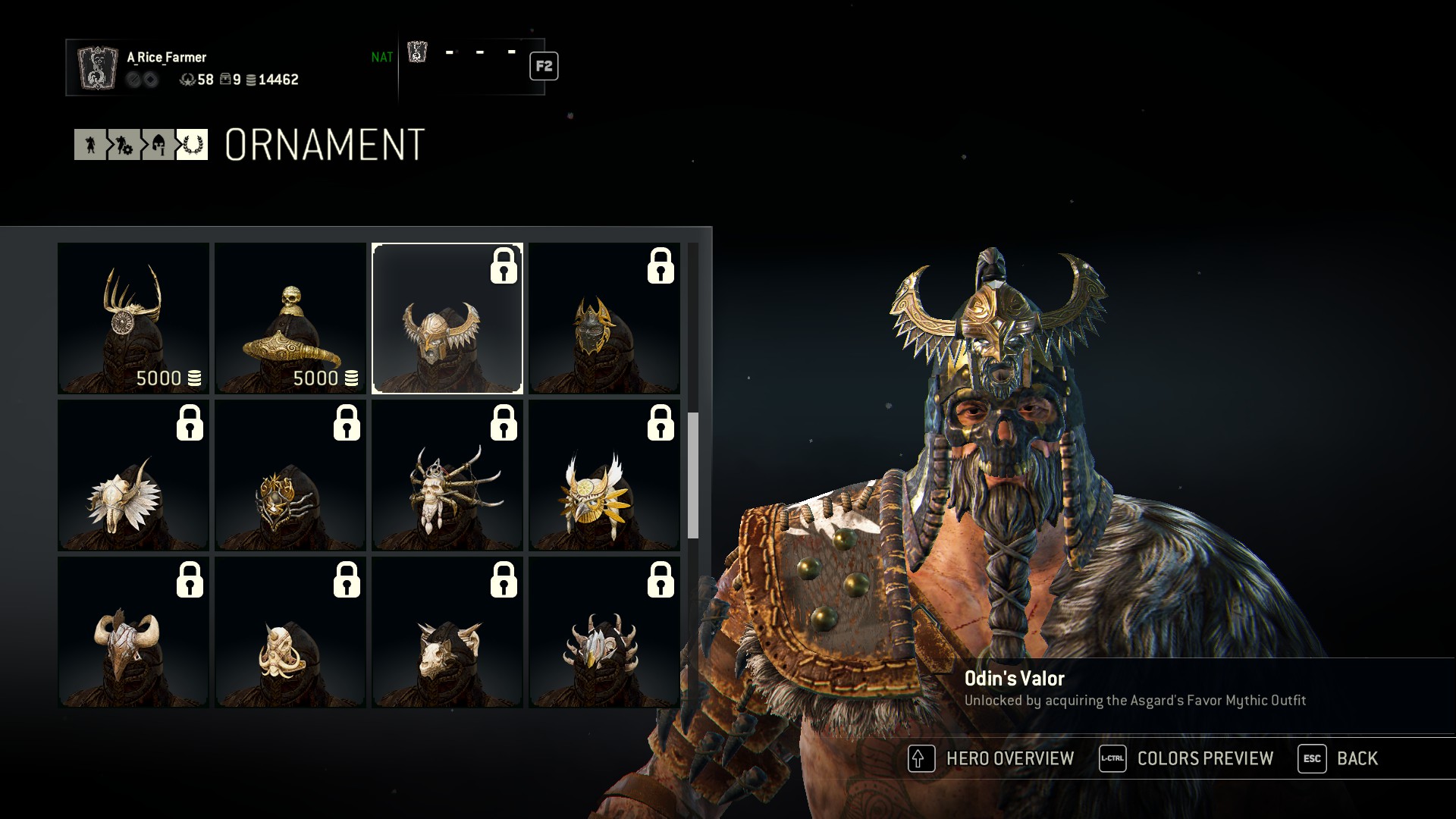
Task: Click the ornament list scrollbar
Action: 693,475
